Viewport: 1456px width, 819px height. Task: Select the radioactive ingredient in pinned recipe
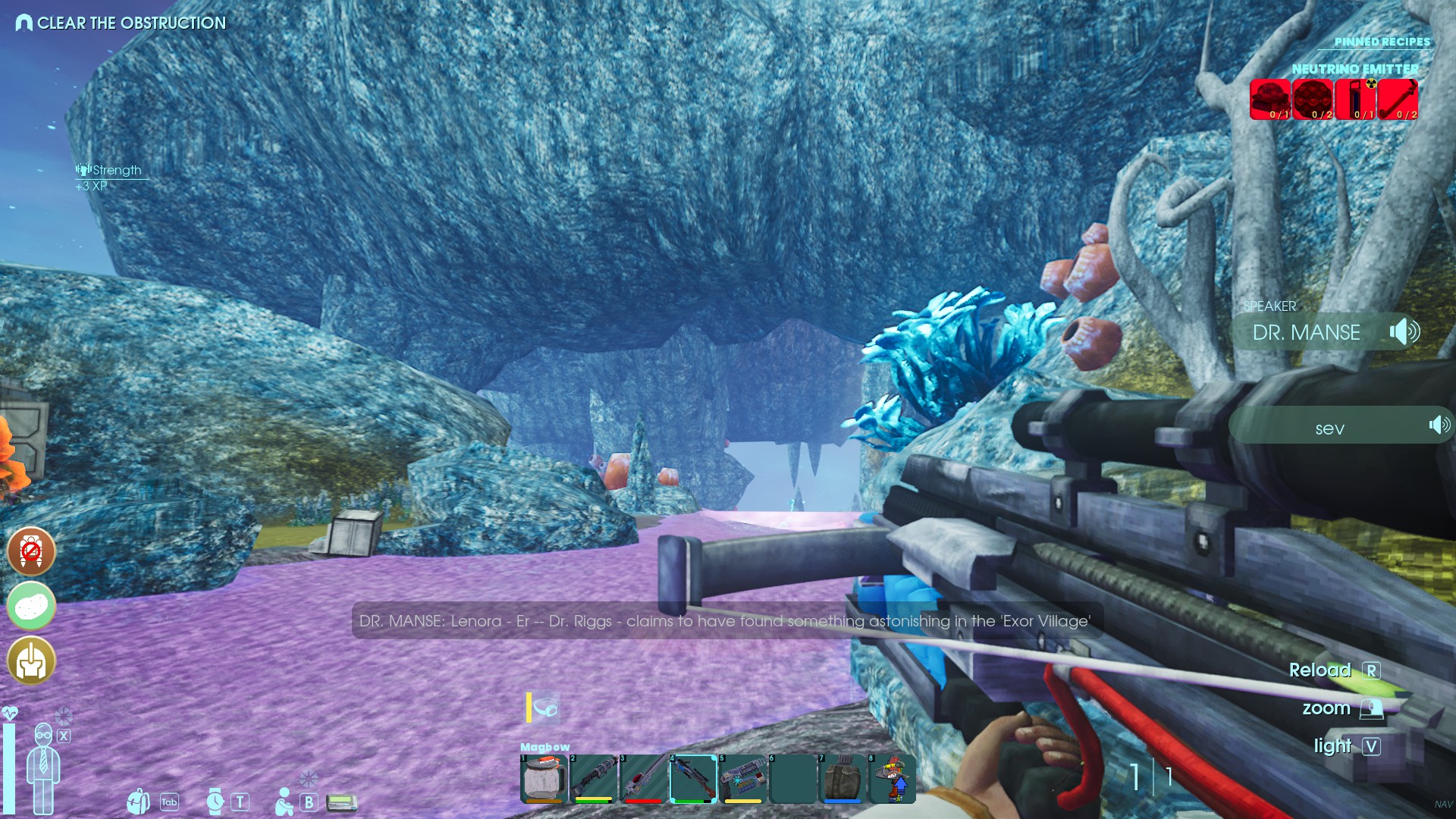click(x=1356, y=99)
